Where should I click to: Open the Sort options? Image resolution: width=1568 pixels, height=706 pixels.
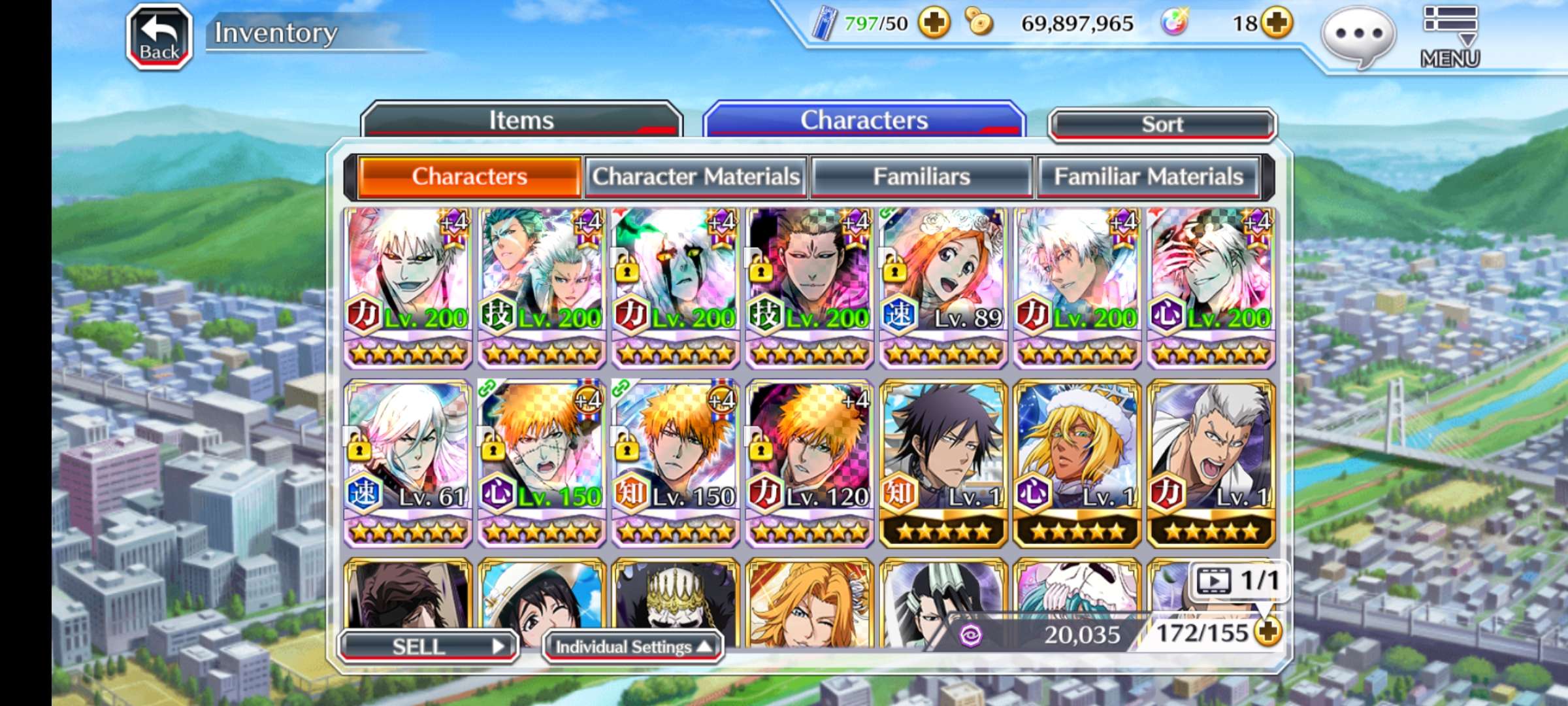(x=1162, y=124)
